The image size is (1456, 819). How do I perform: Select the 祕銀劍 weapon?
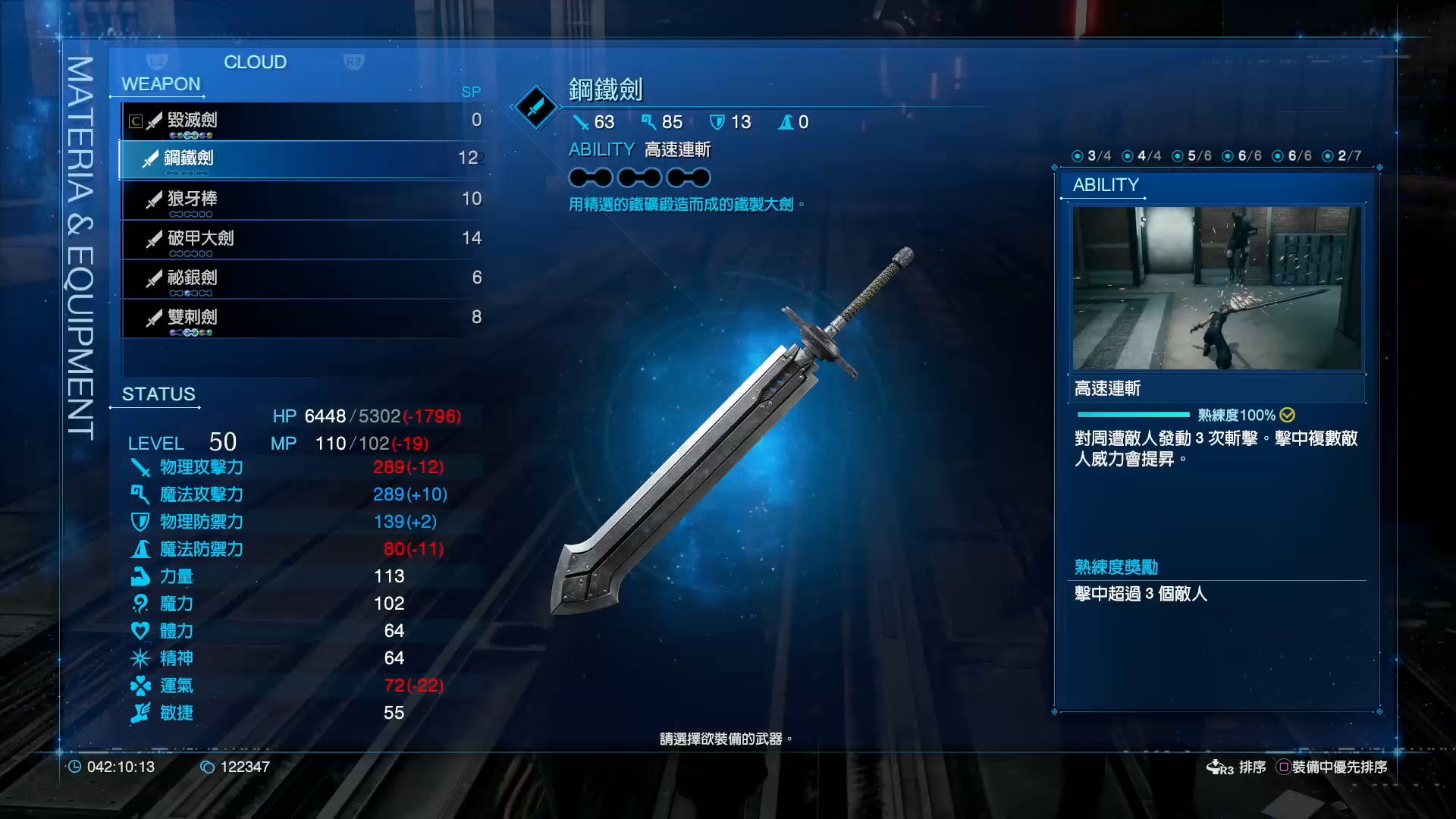coord(303,278)
